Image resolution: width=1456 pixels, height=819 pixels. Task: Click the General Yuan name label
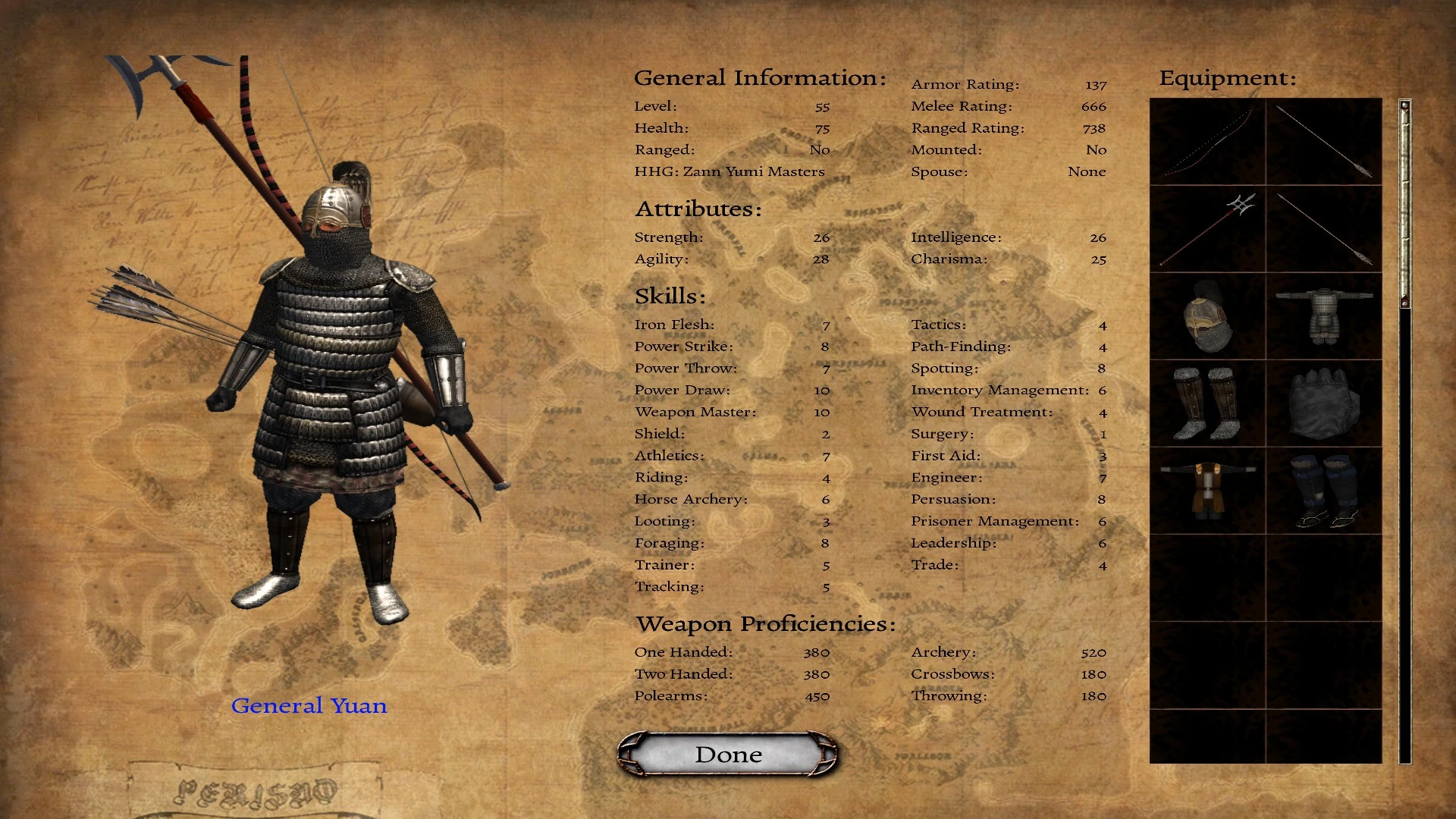tap(309, 705)
